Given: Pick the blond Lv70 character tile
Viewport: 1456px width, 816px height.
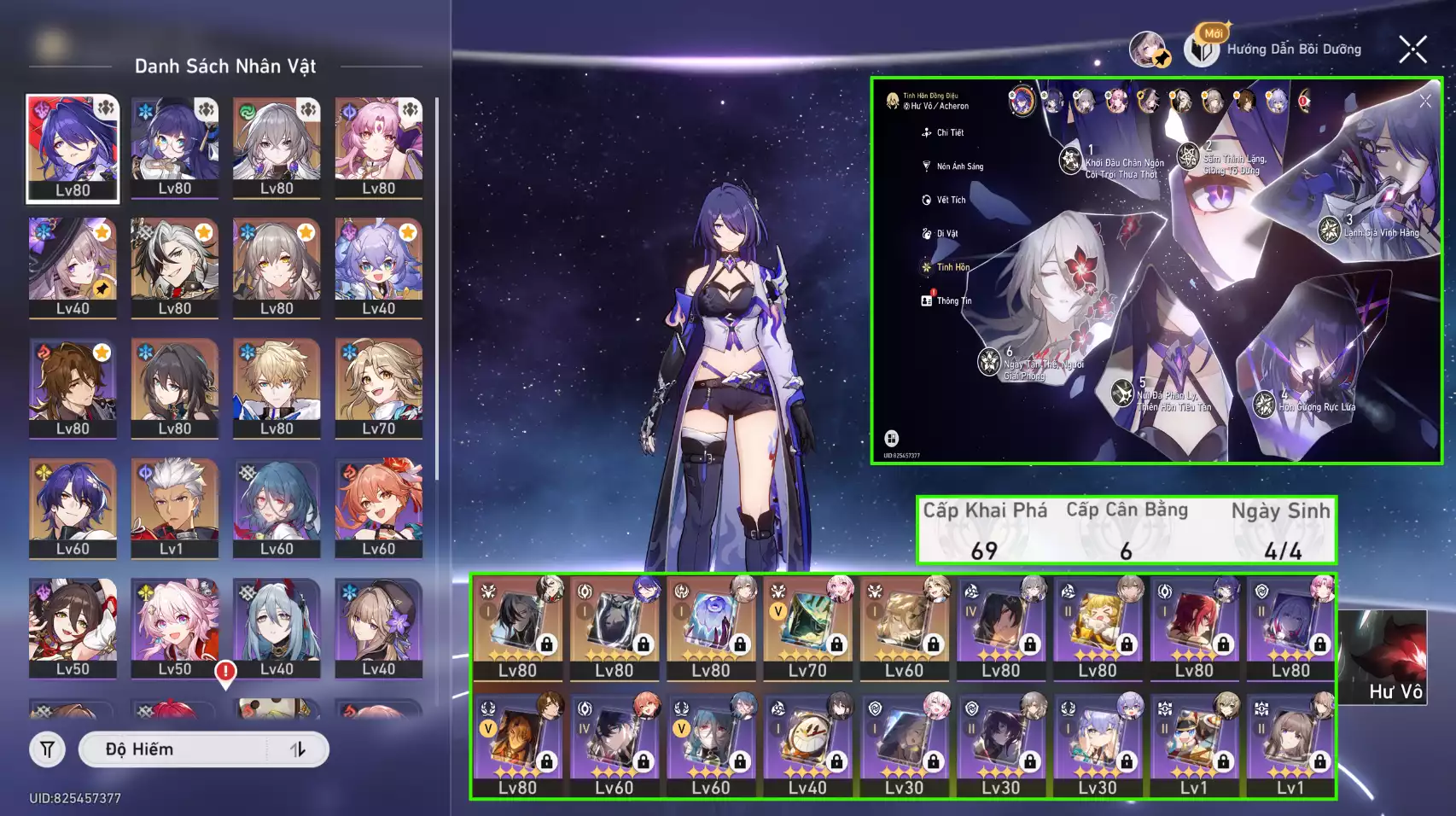Looking at the screenshot, I should pos(378,388).
